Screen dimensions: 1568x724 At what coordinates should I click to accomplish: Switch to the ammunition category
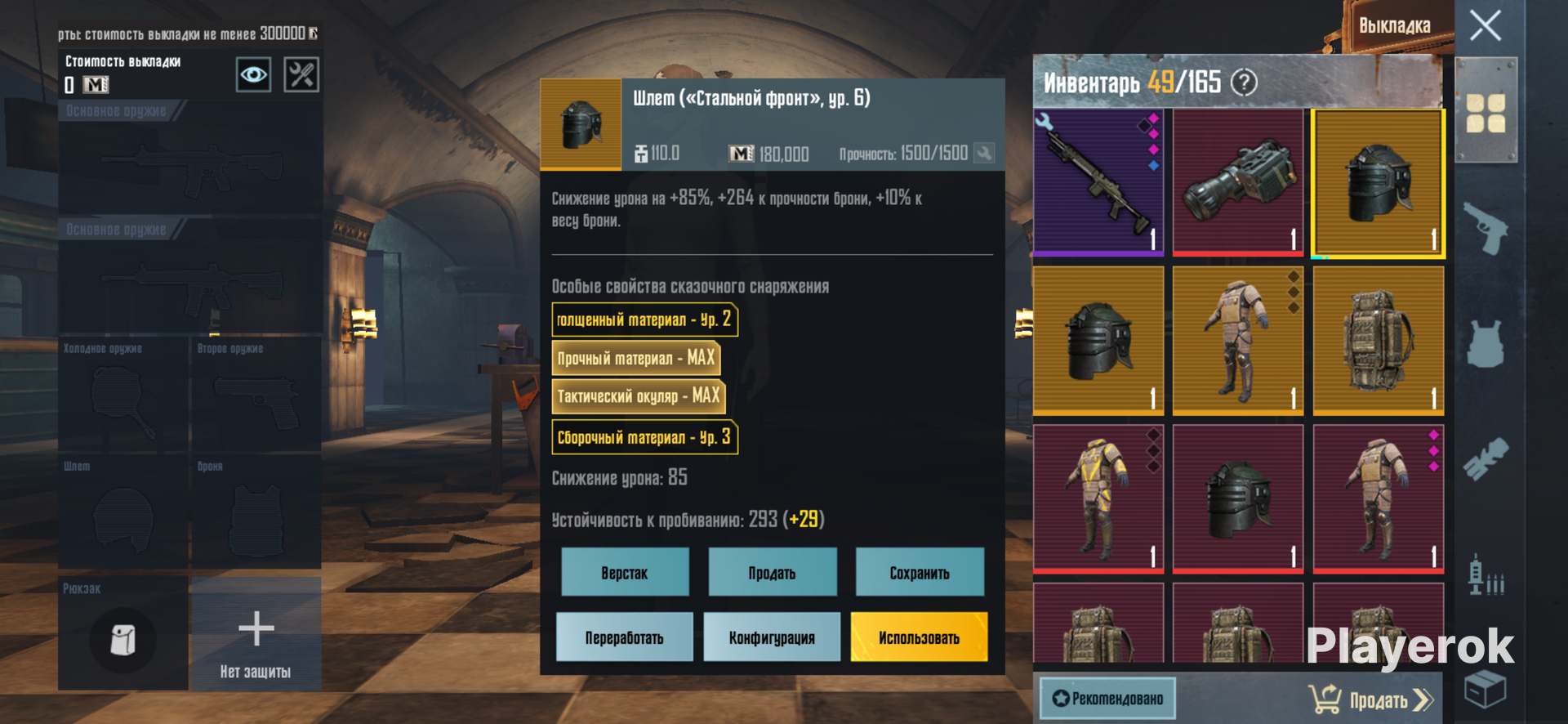pyautogui.click(x=1486, y=575)
